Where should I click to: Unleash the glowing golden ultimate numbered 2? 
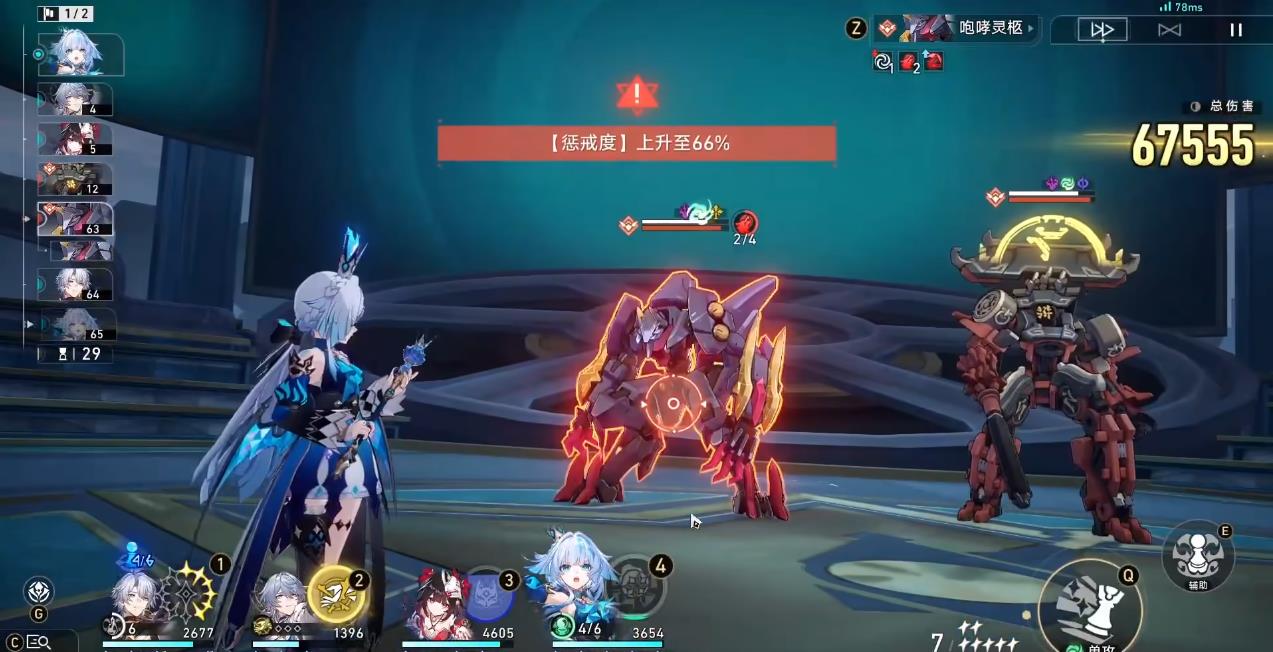336,594
